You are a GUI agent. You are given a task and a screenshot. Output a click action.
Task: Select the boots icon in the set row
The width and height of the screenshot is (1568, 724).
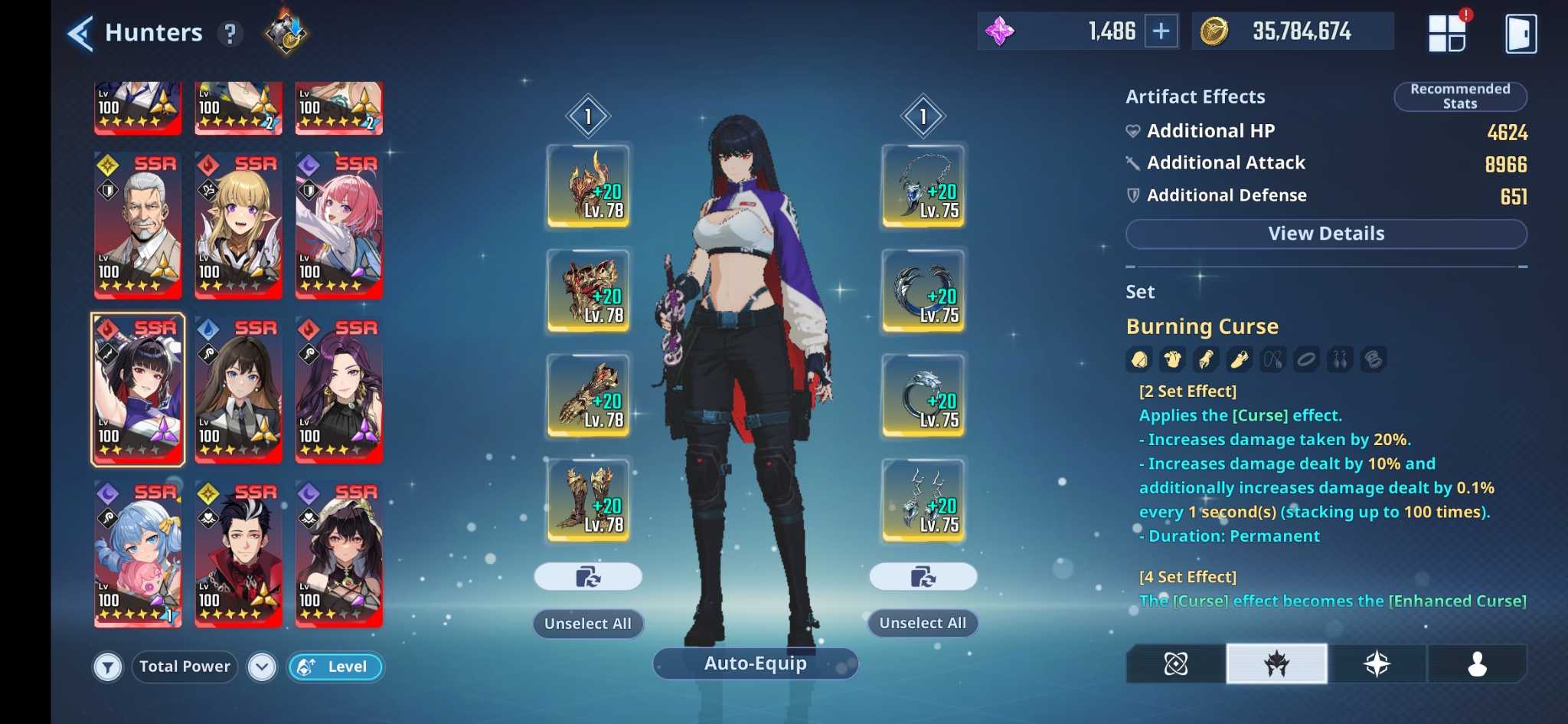click(x=1238, y=359)
